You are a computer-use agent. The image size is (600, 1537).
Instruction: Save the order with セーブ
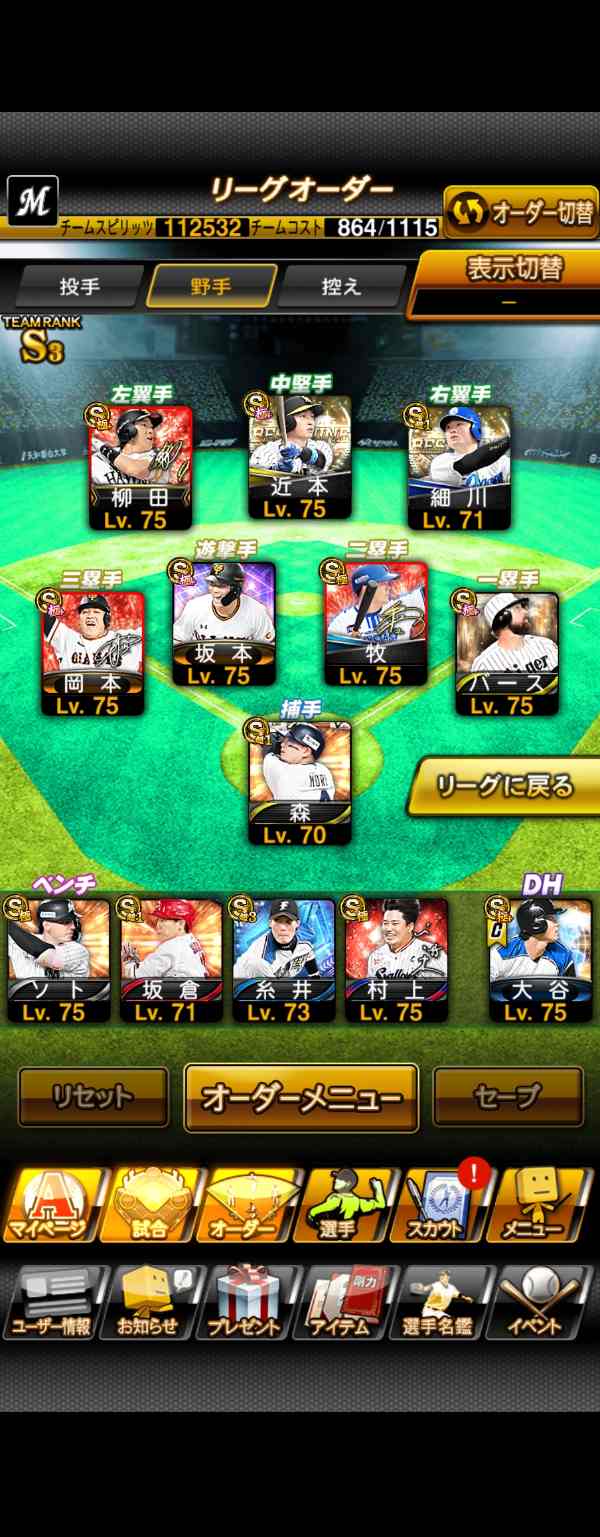coord(507,1097)
